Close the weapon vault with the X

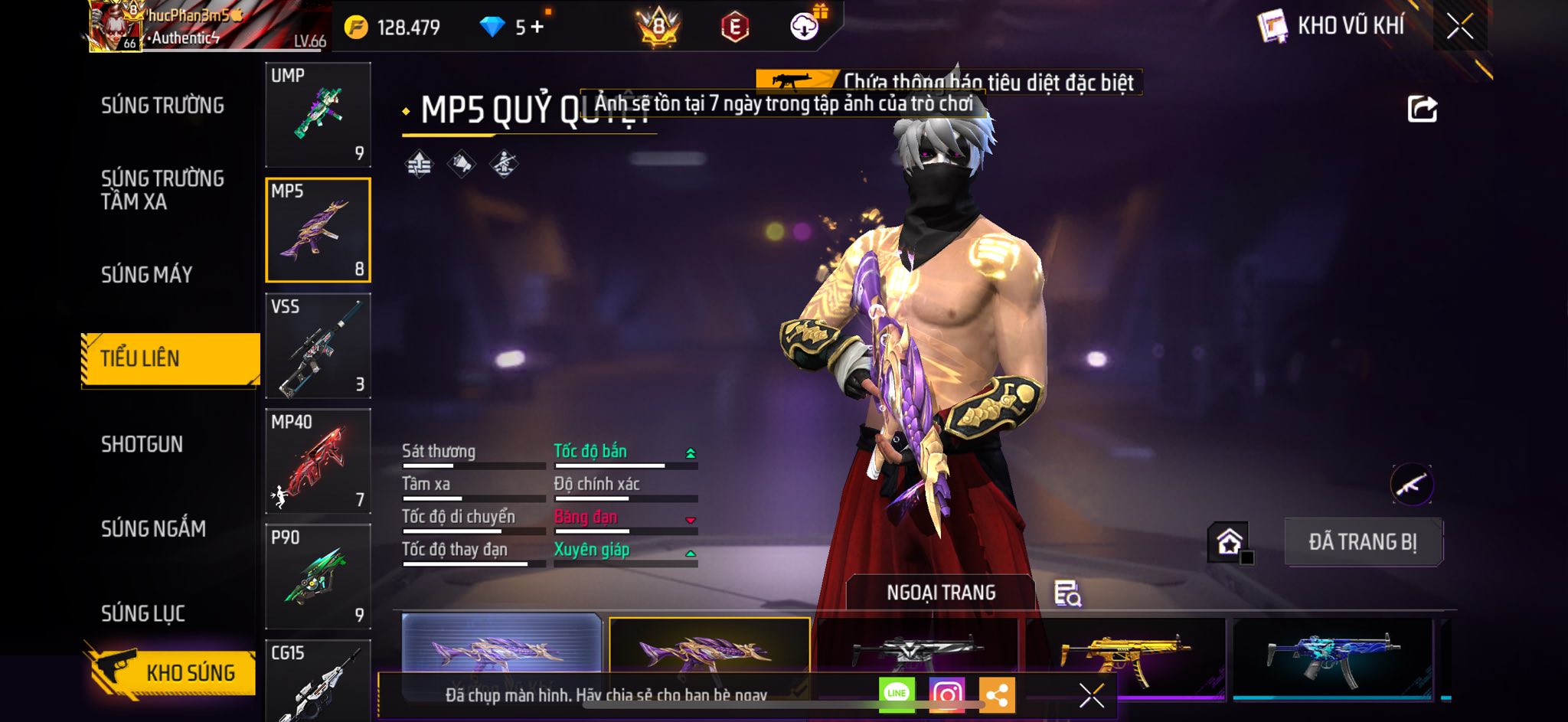tap(1459, 26)
